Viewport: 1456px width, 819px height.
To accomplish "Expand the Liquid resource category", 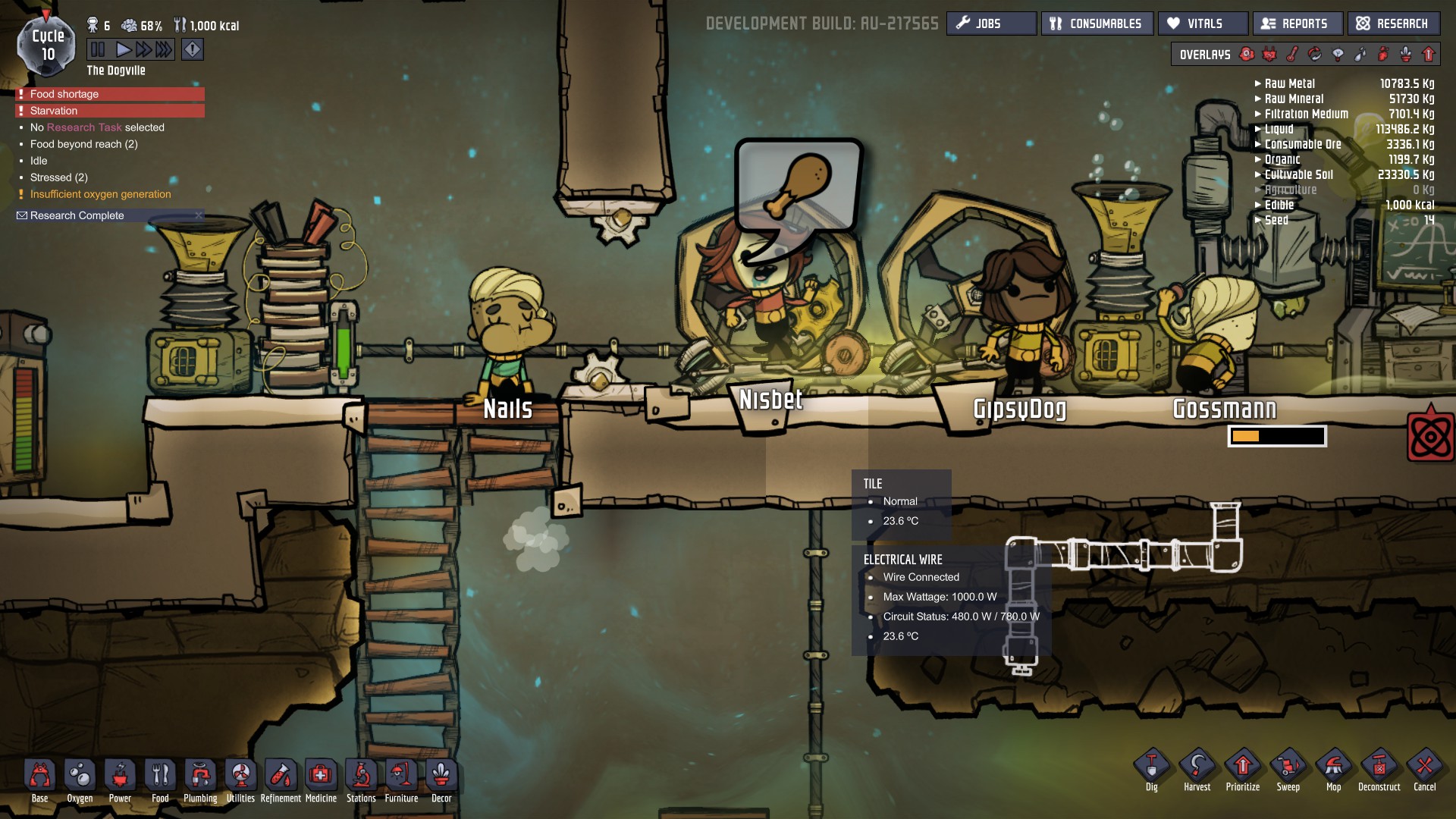I will click(1258, 129).
